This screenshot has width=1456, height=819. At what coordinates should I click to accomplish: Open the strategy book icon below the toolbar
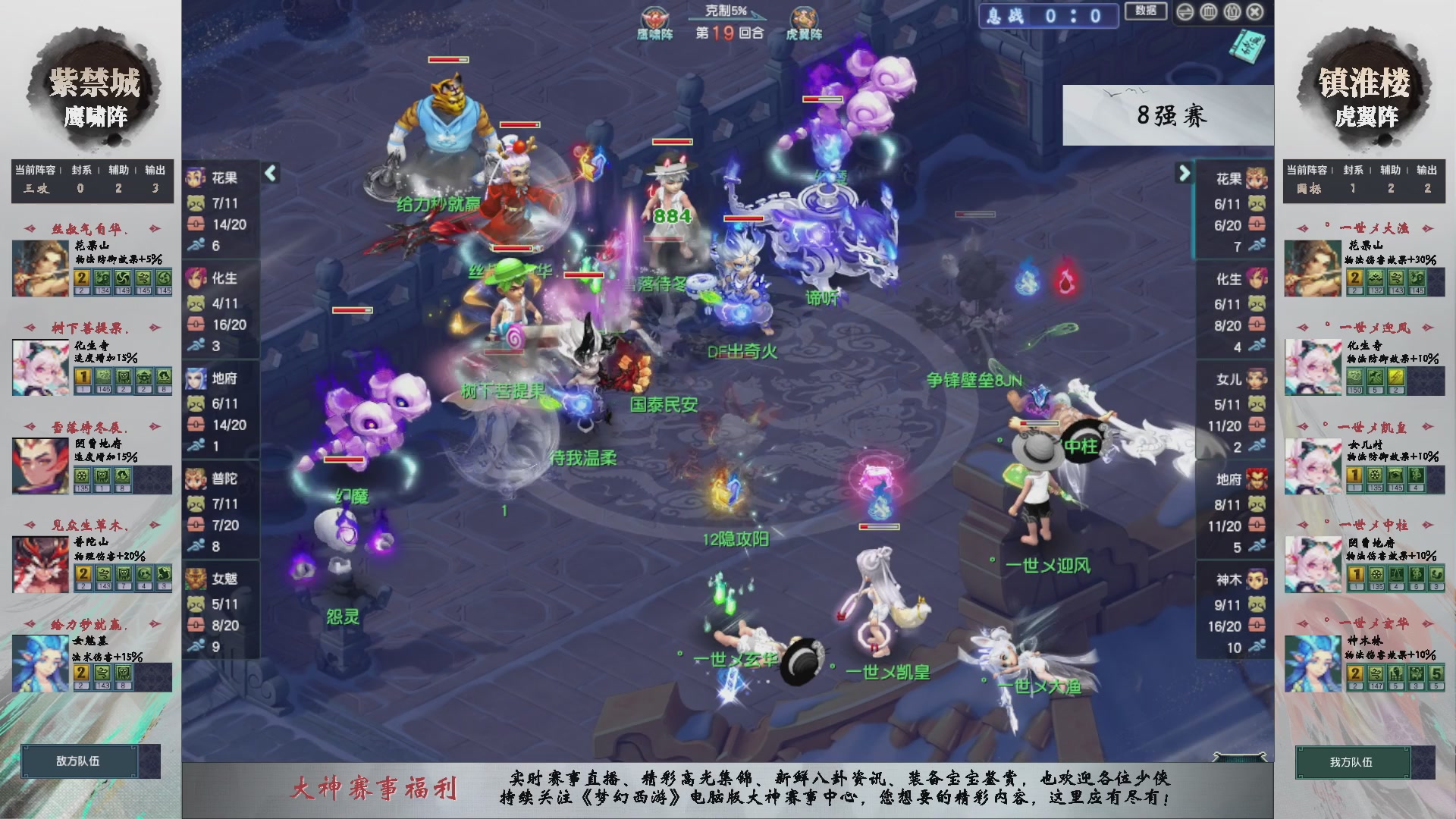(x=1247, y=47)
